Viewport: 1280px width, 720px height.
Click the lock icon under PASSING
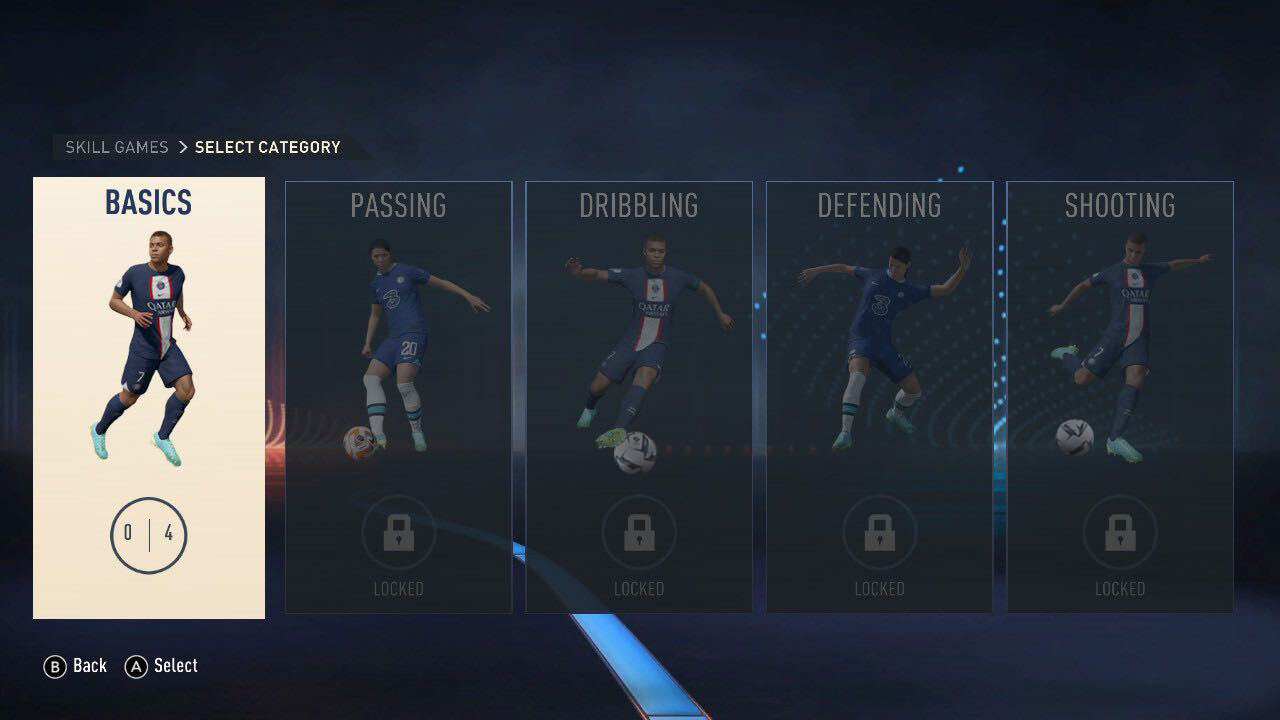coord(399,533)
